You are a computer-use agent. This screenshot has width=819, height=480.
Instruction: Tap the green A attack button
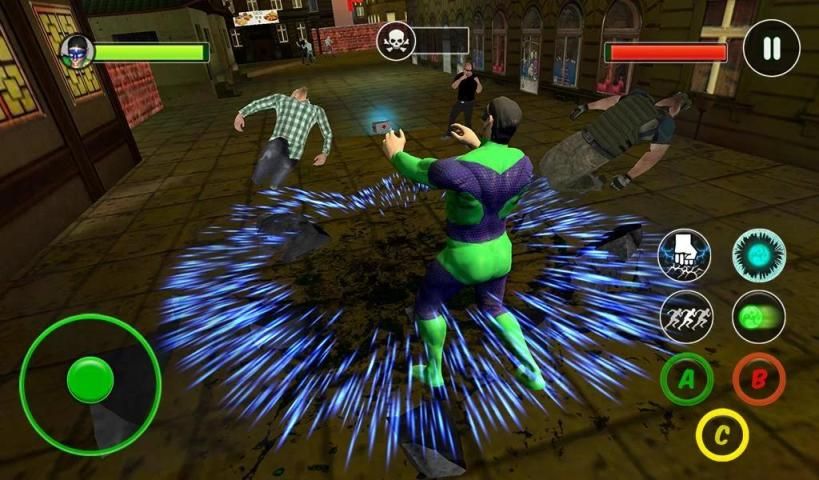687,380
